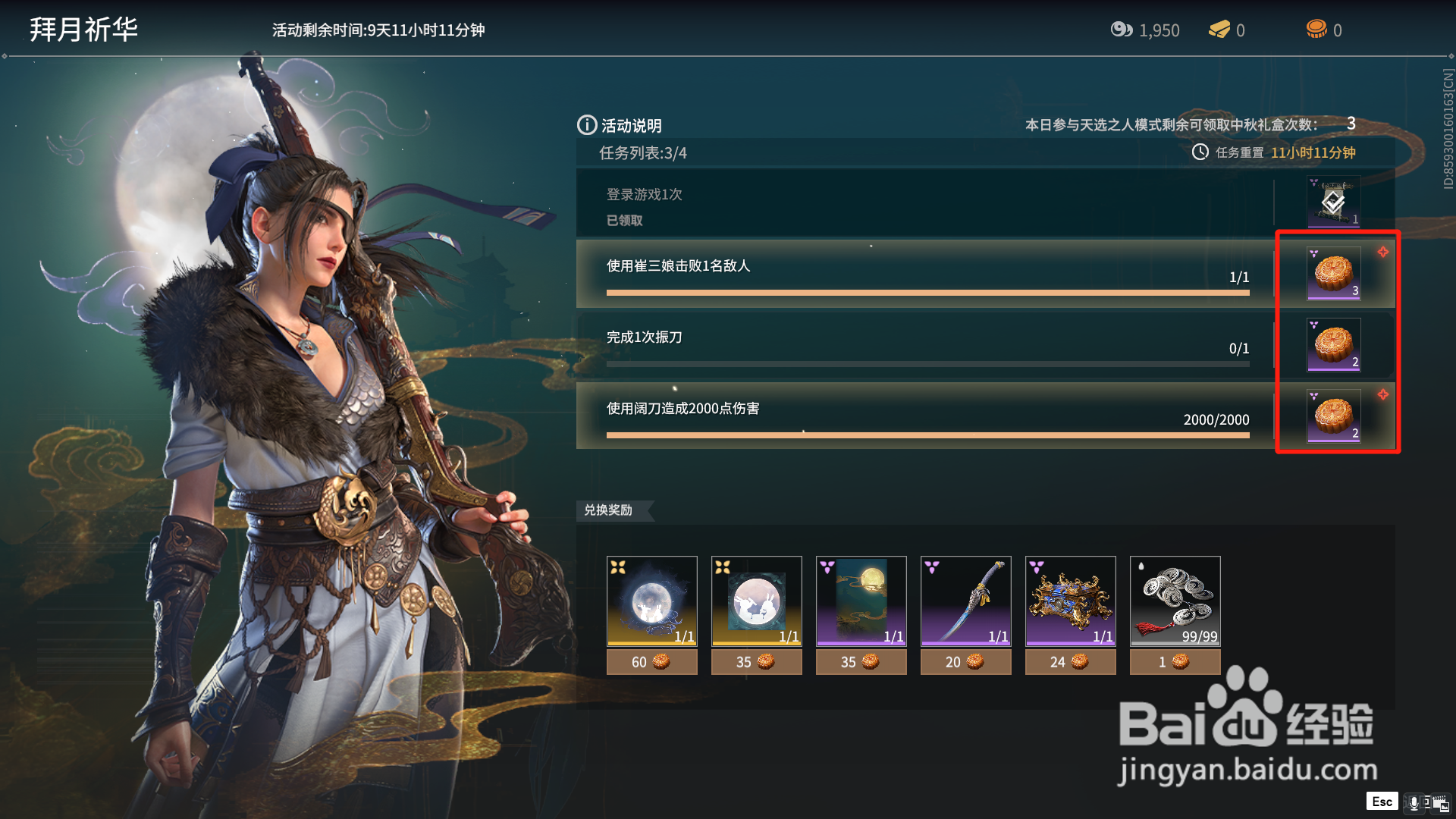The height and width of the screenshot is (819, 1456).
Task: Click the mooncake reward icon for the parry task
Action: [x=1333, y=346]
